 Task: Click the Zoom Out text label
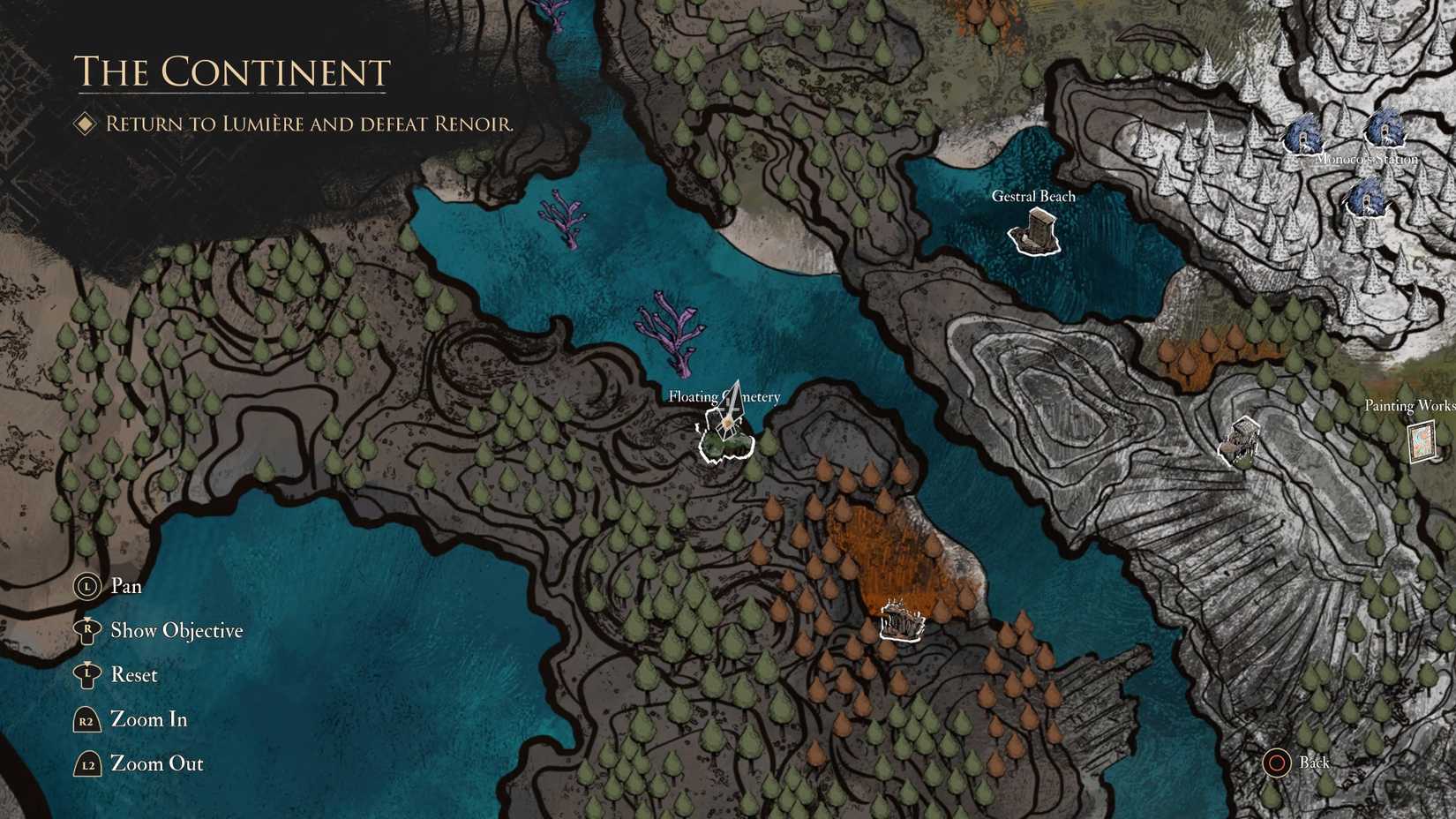point(156,763)
